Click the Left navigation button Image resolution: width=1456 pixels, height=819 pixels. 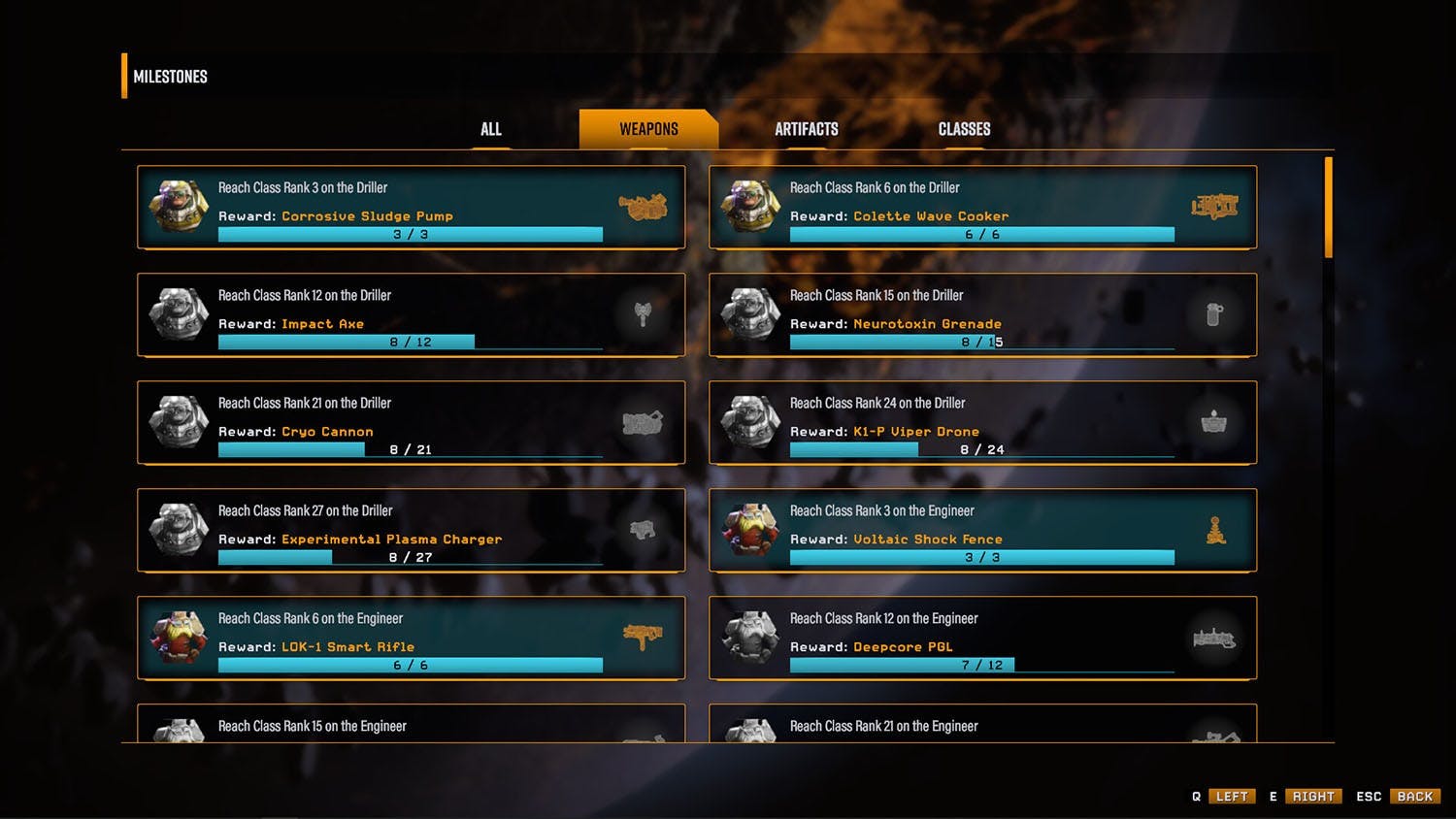click(x=1232, y=797)
